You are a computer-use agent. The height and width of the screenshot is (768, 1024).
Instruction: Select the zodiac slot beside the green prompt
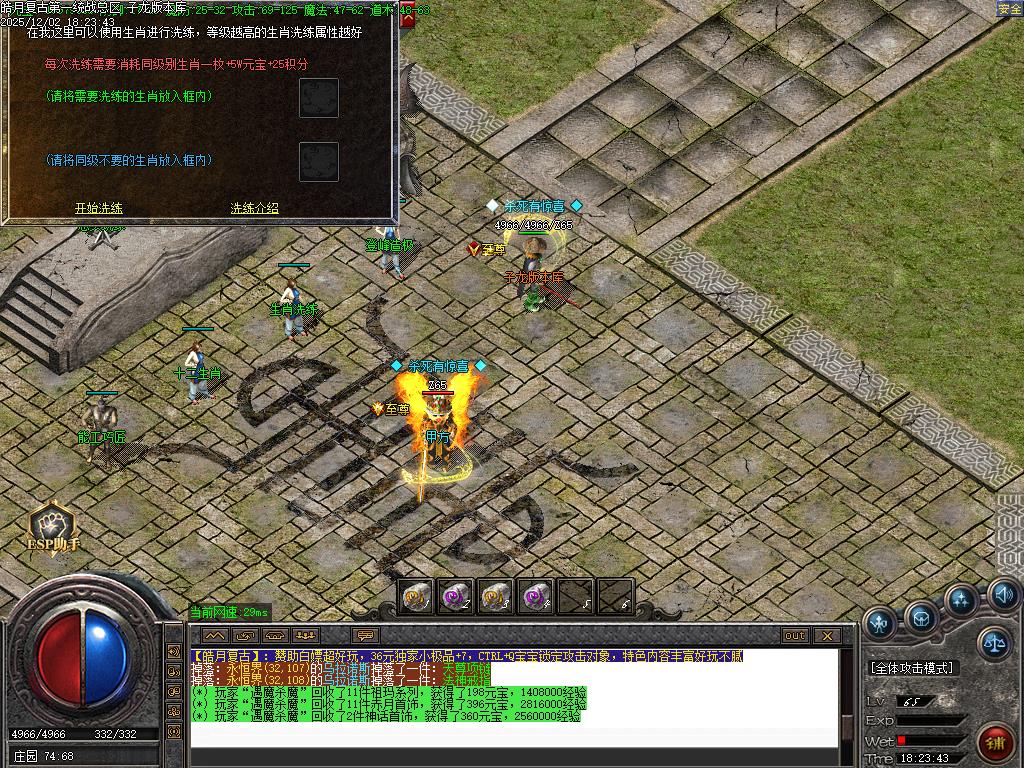319,98
